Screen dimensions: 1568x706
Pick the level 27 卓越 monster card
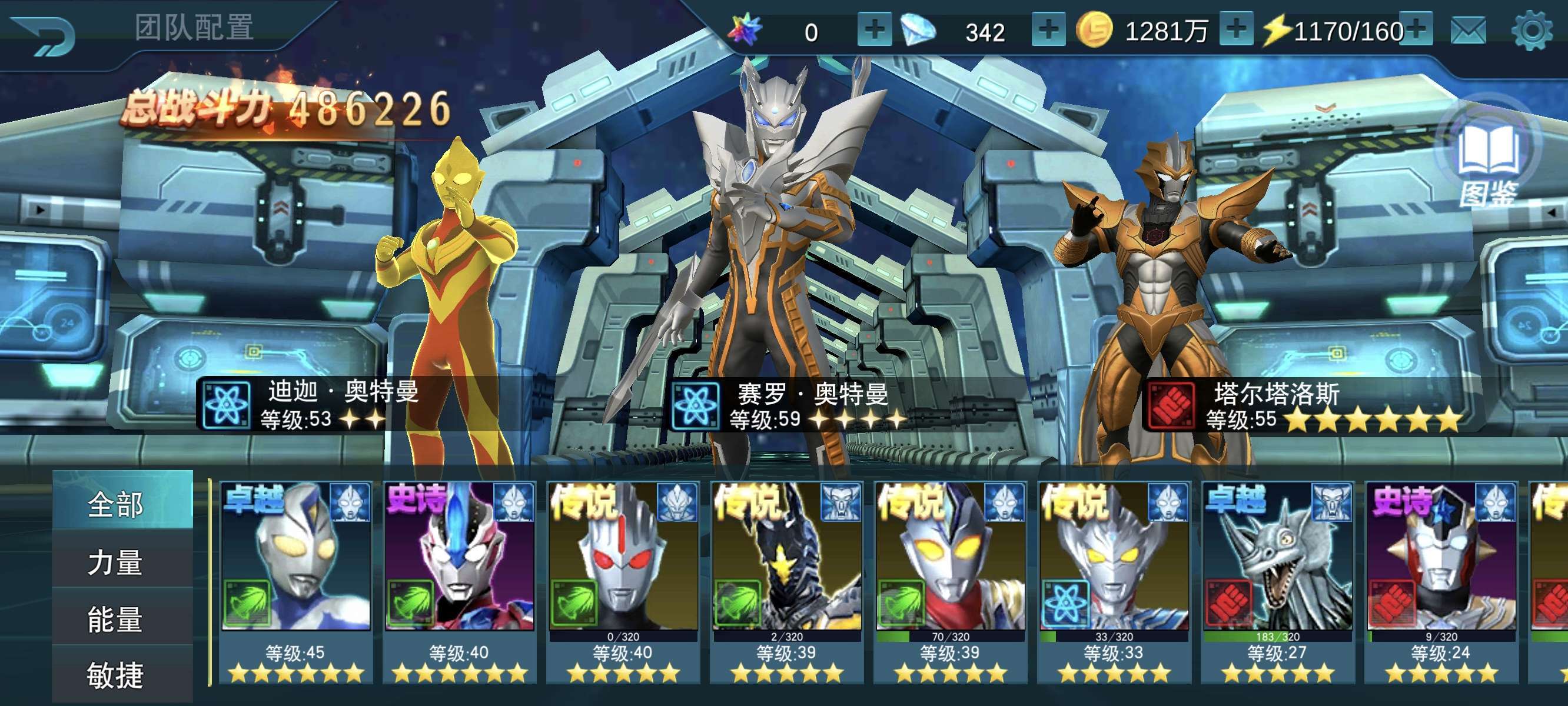pyautogui.click(x=1278, y=578)
